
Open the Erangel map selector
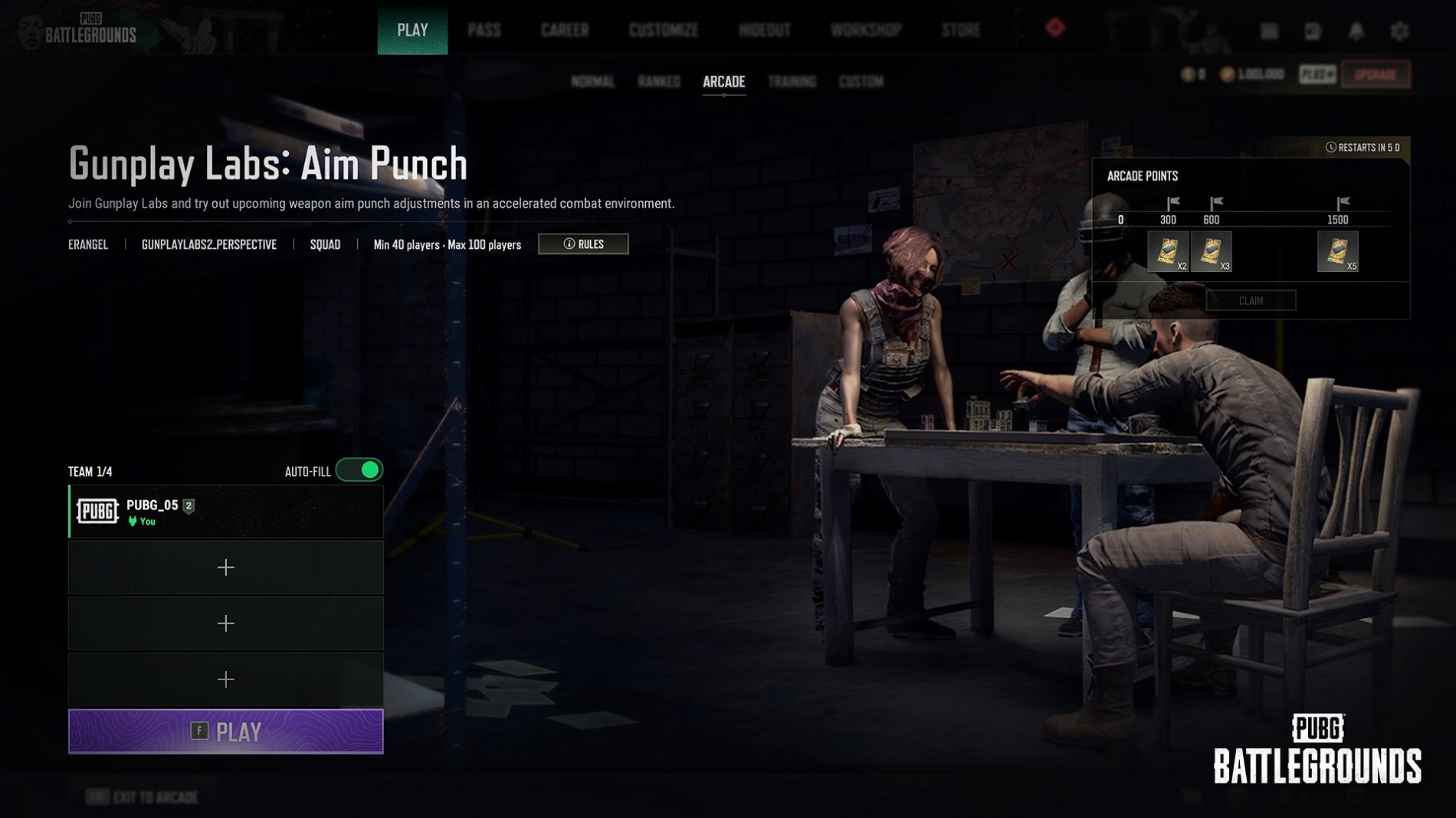tap(87, 244)
